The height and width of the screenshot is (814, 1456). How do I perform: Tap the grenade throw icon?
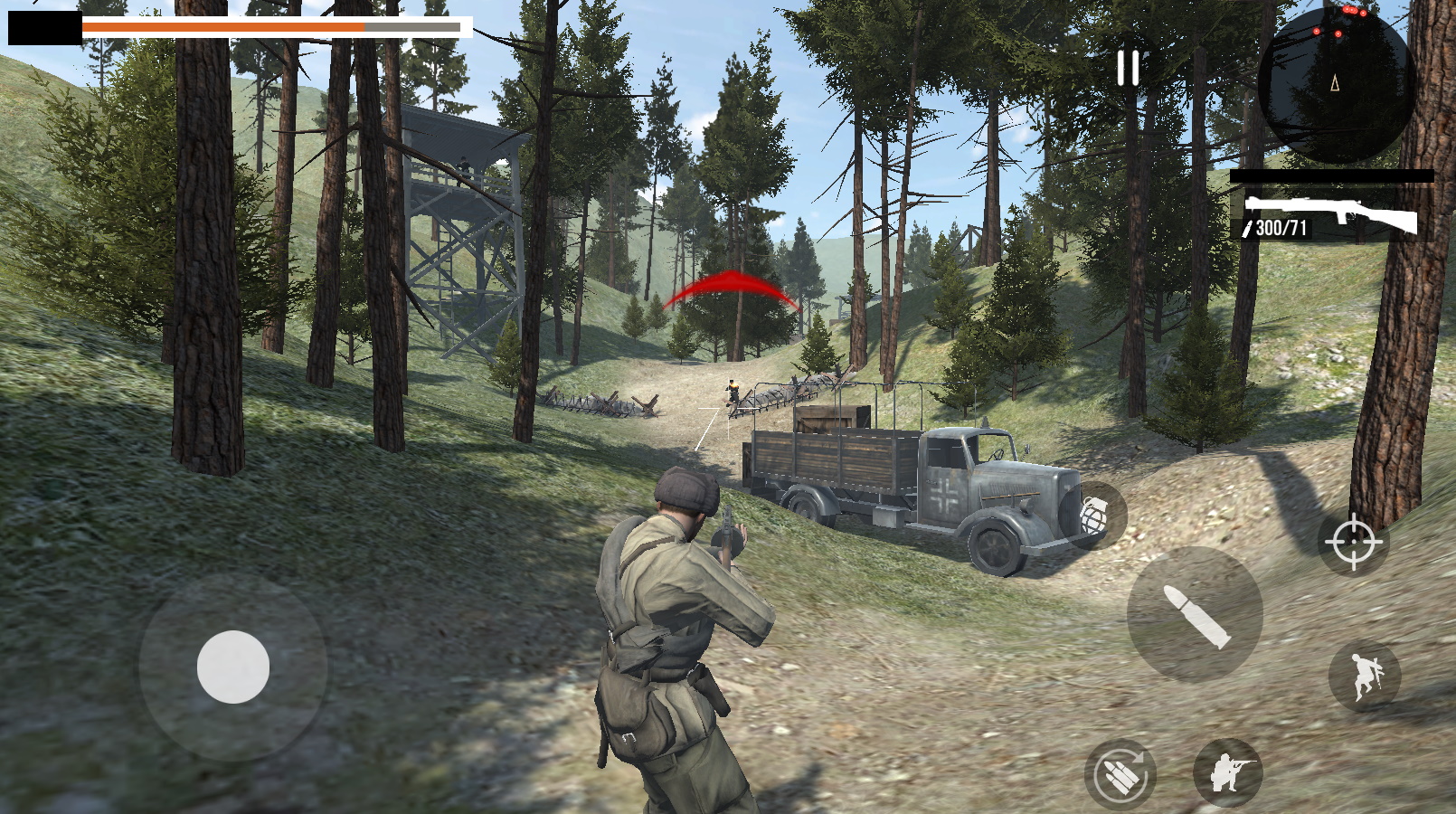tap(1094, 512)
